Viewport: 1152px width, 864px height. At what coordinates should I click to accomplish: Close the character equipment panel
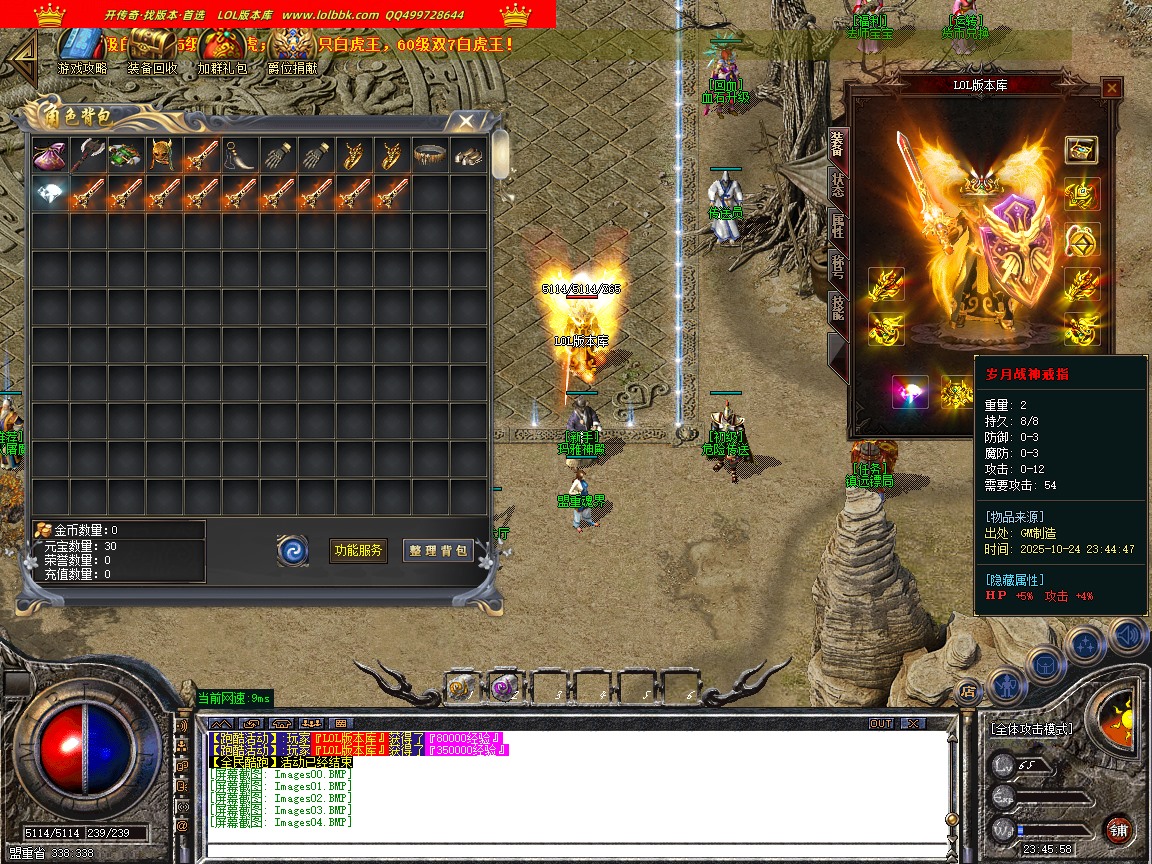tap(1111, 88)
